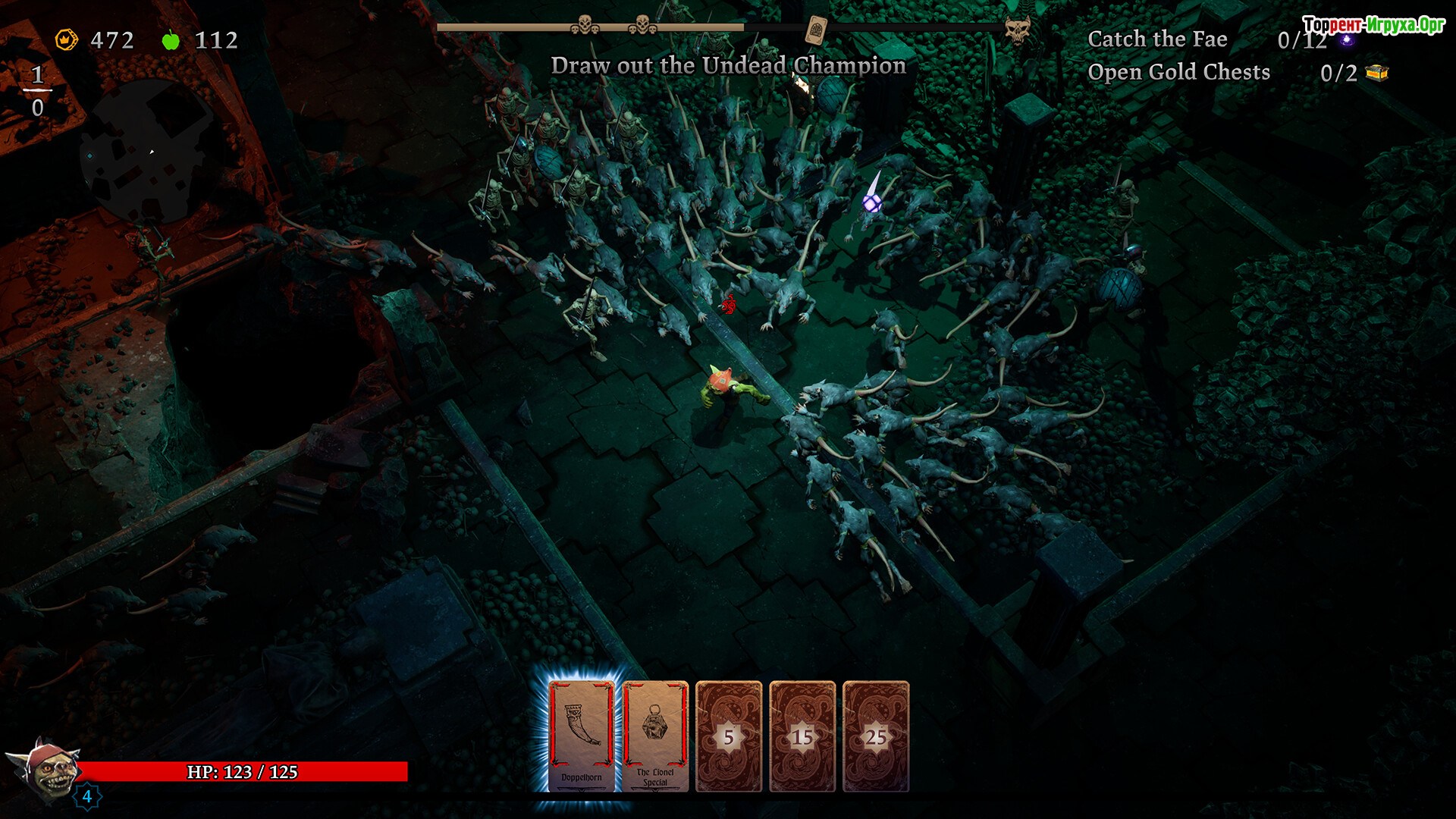The image size is (1456, 819).
Task: Click the horned skull boss marker
Action: coord(1017,30)
